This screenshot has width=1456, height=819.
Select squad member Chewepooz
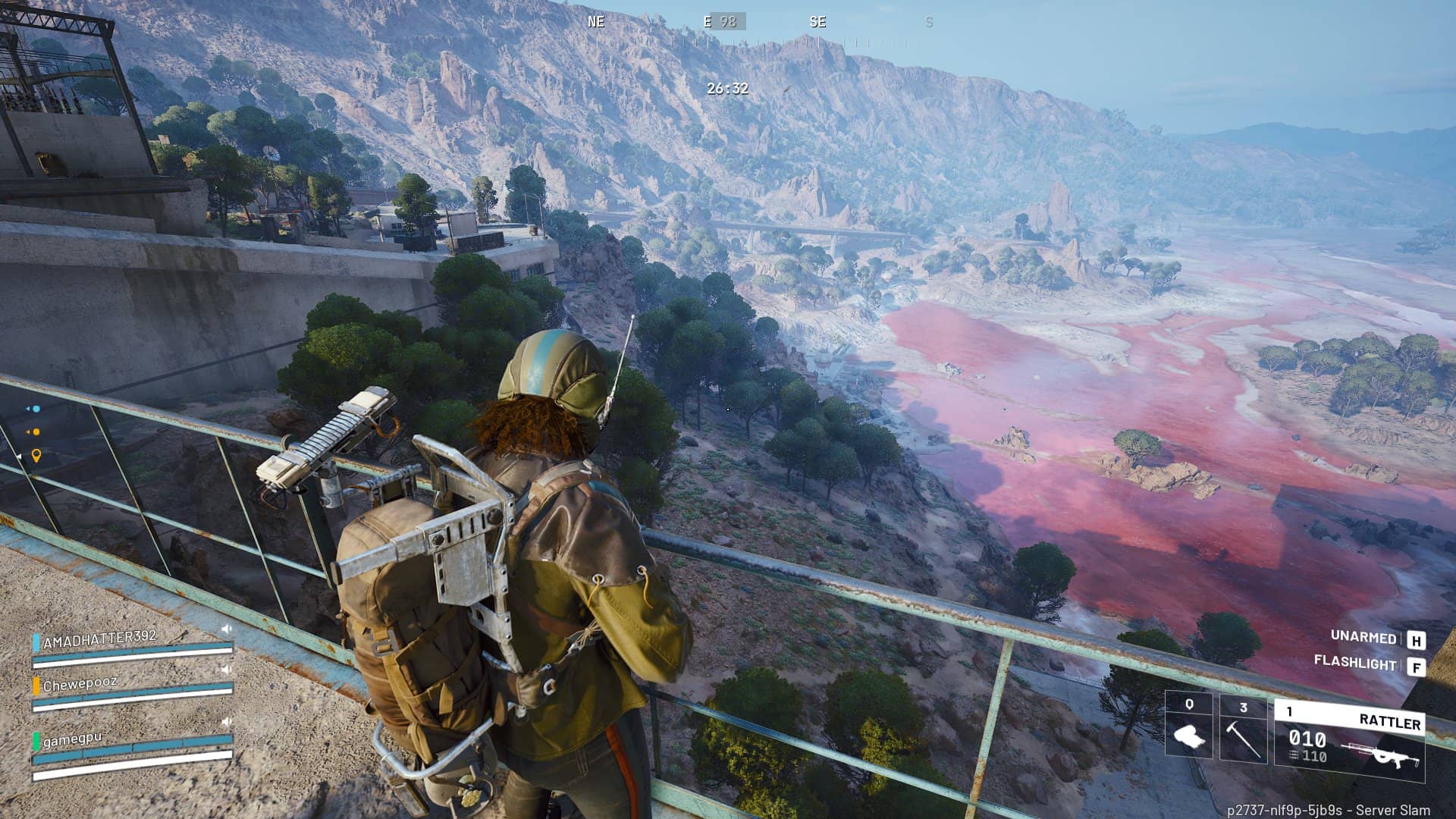[80, 684]
